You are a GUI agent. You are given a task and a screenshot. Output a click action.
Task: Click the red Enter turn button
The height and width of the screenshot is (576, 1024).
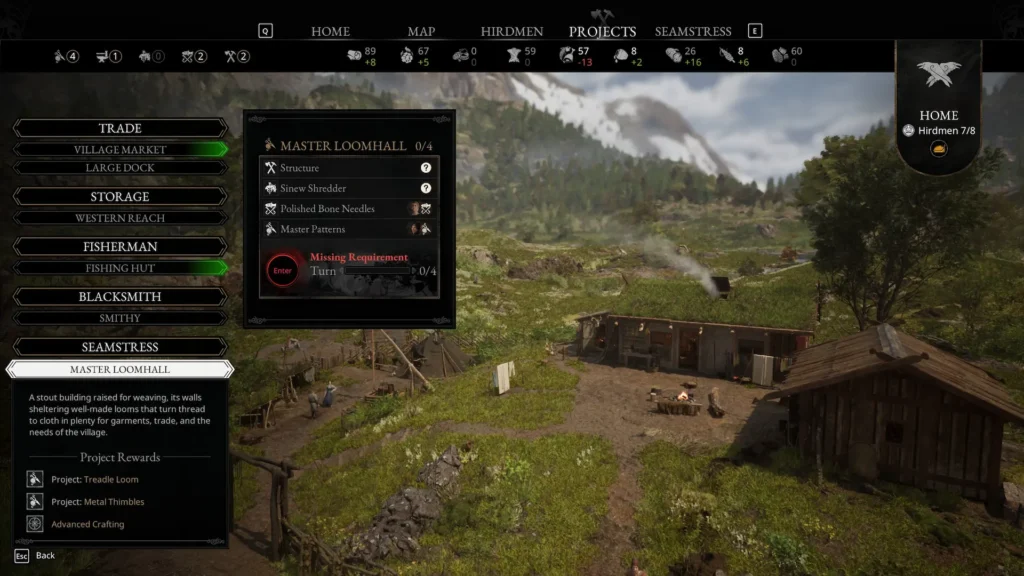point(283,271)
